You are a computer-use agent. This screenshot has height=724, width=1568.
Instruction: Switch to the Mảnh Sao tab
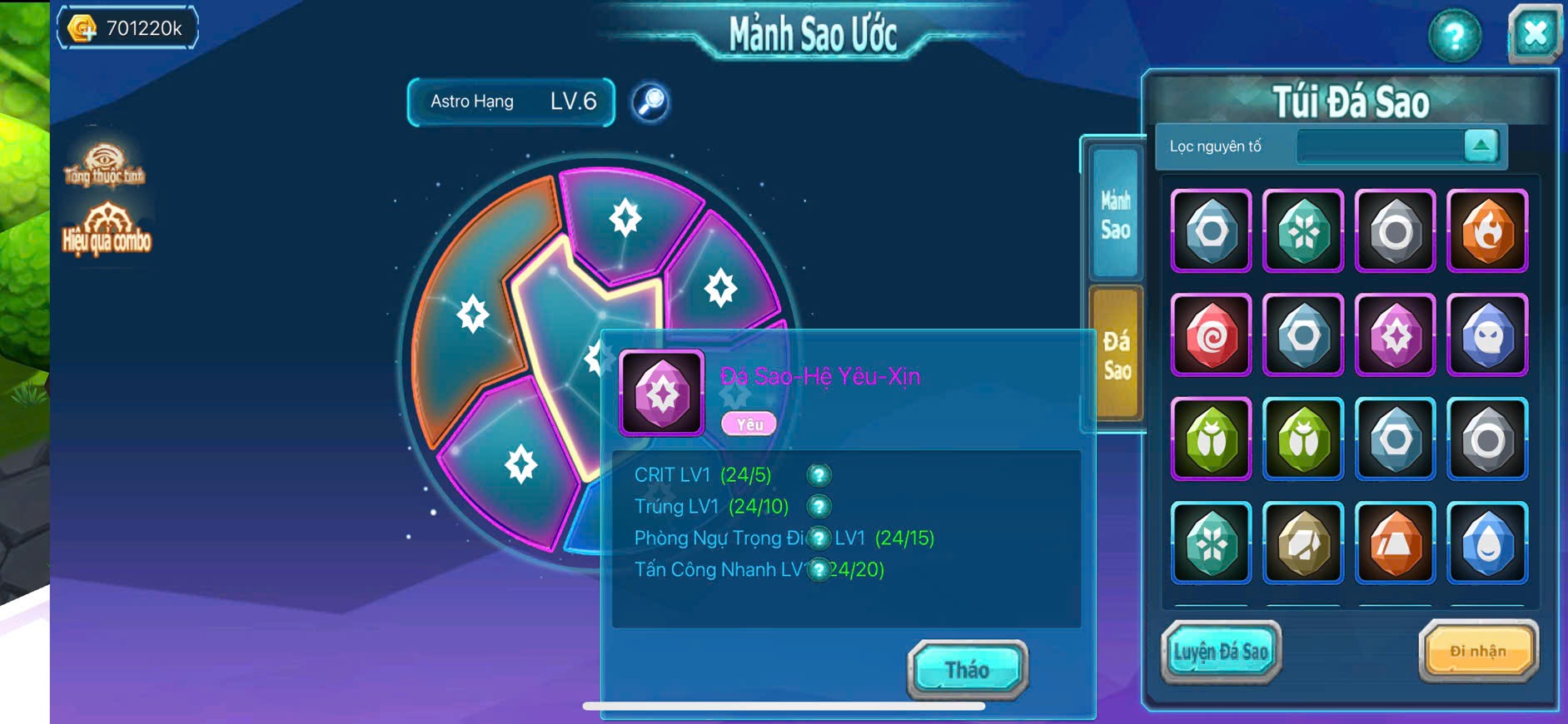pos(1115,215)
